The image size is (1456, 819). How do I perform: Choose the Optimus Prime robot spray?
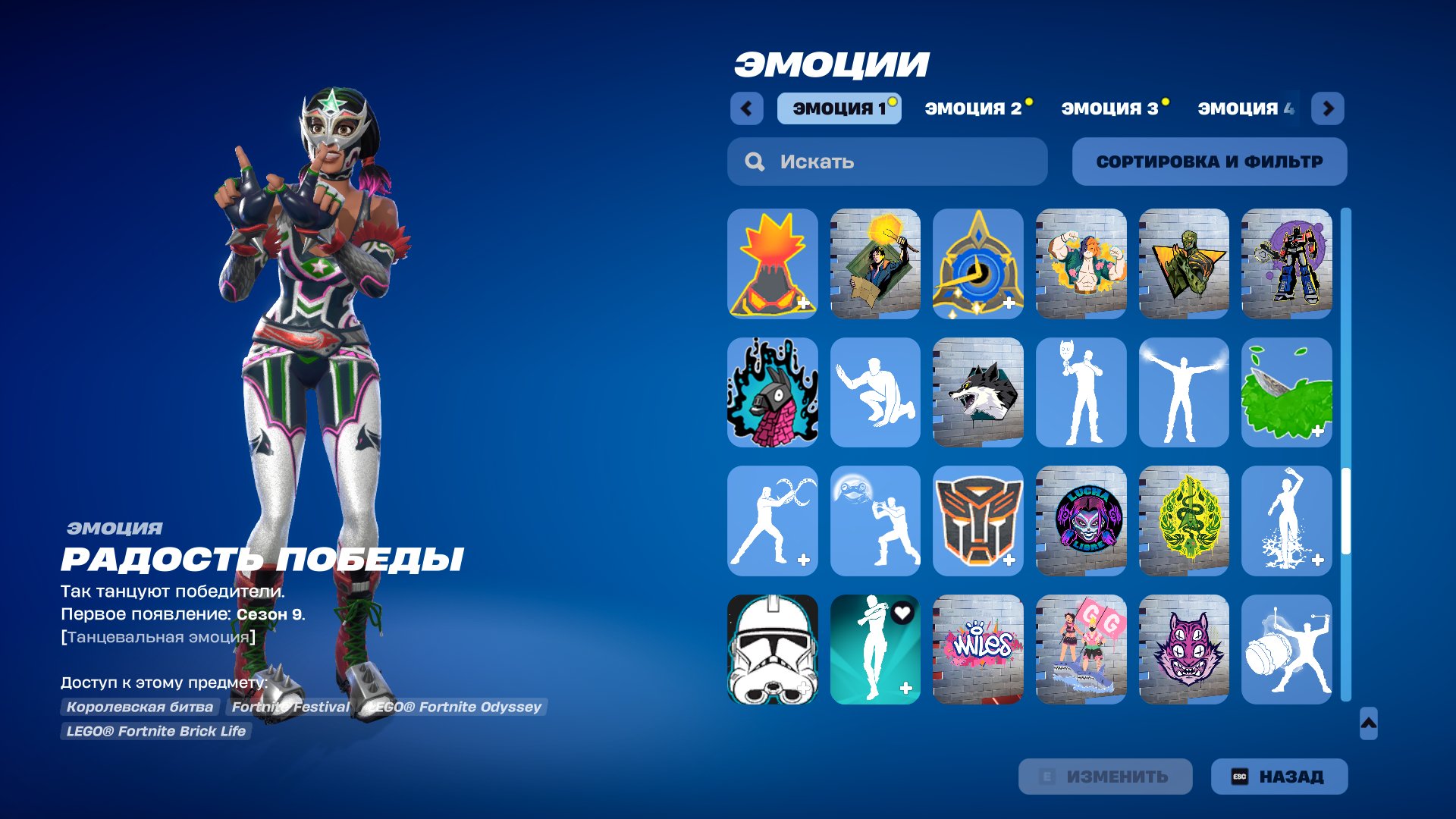(1286, 263)
